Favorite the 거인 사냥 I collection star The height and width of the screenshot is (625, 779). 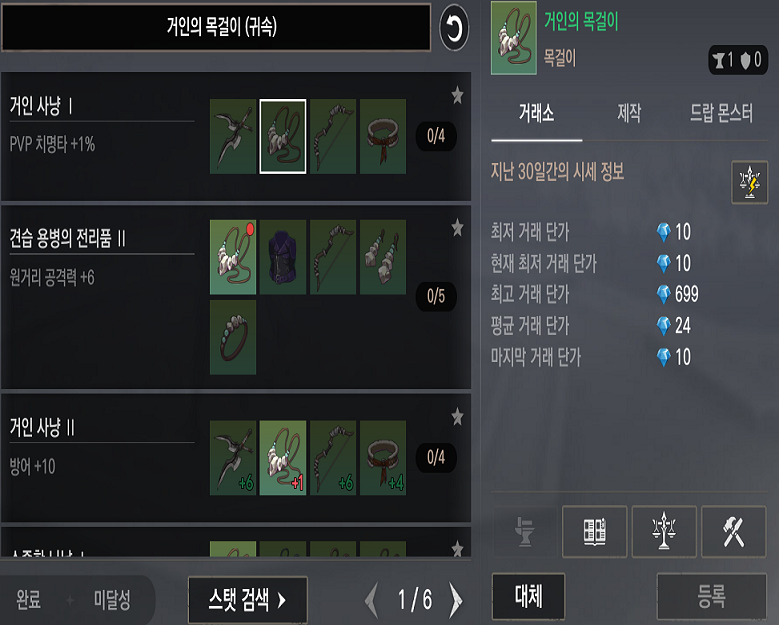coord(457,95)
